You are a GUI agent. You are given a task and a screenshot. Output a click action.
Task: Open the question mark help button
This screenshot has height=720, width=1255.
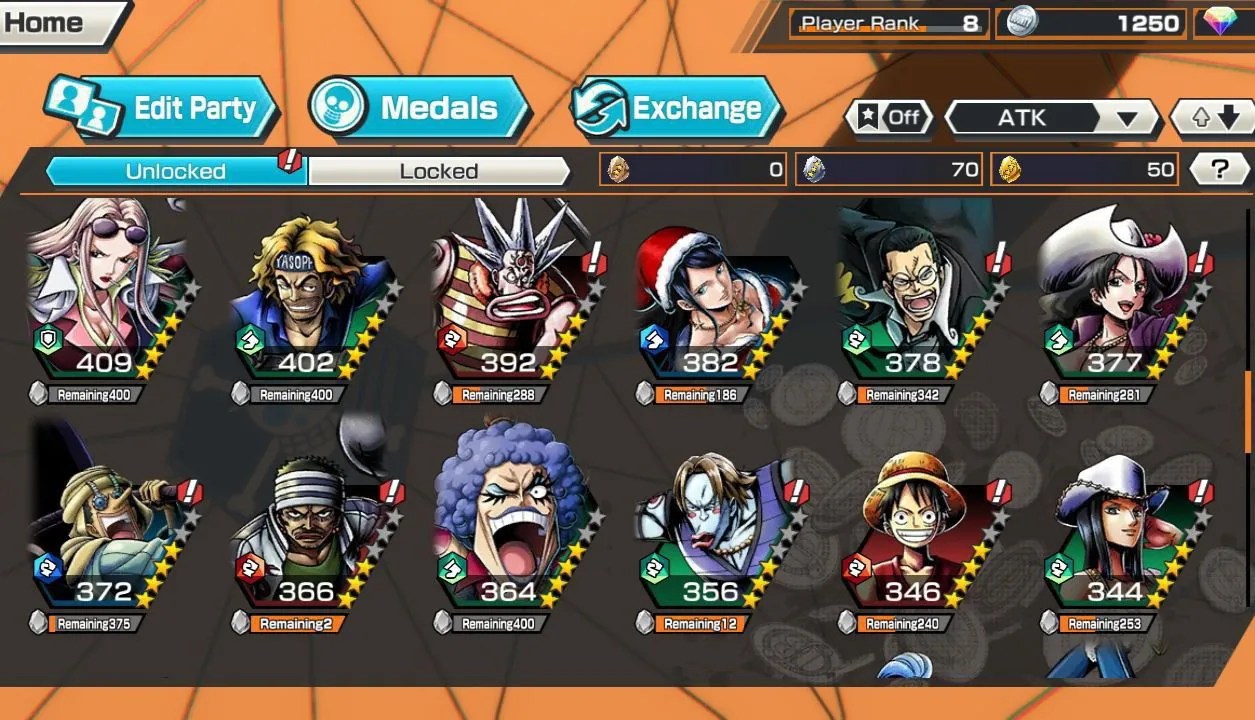(1219, 170)
